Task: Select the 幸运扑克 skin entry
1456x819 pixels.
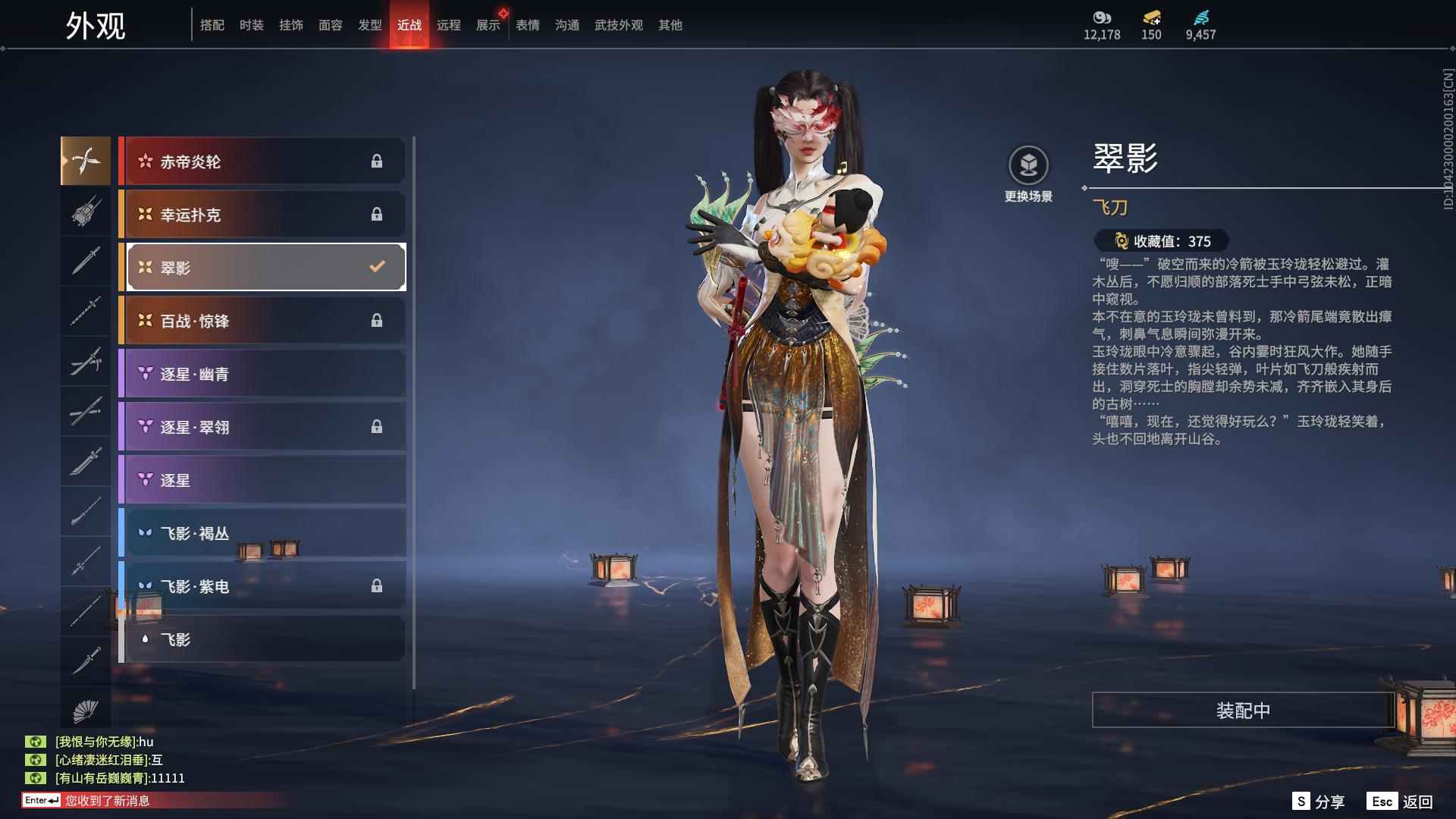Action: coord(263,215)
